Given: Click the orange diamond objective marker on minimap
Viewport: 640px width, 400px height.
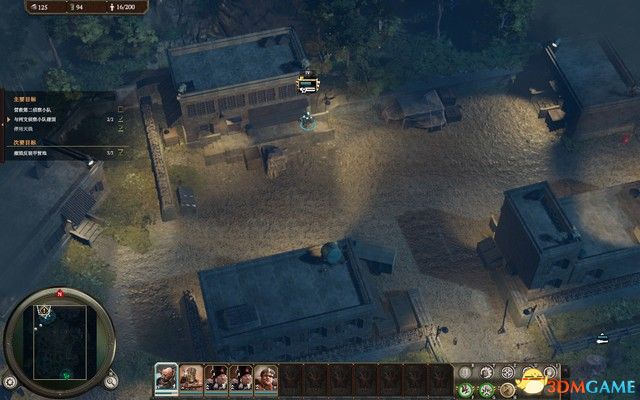Looking at the screenshot, I should (45, 310).
